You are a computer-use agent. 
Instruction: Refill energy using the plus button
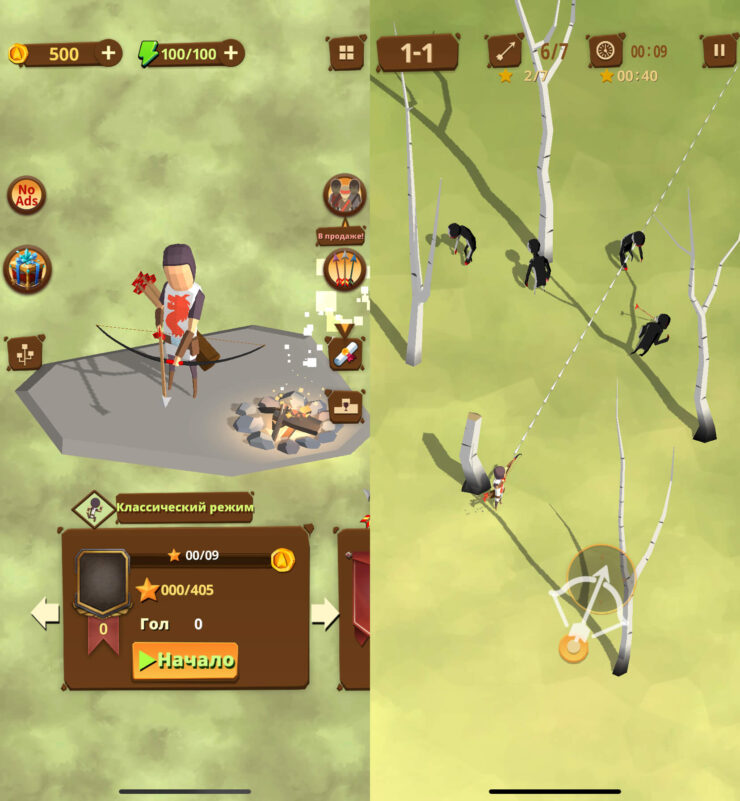[x=231, y=53]
